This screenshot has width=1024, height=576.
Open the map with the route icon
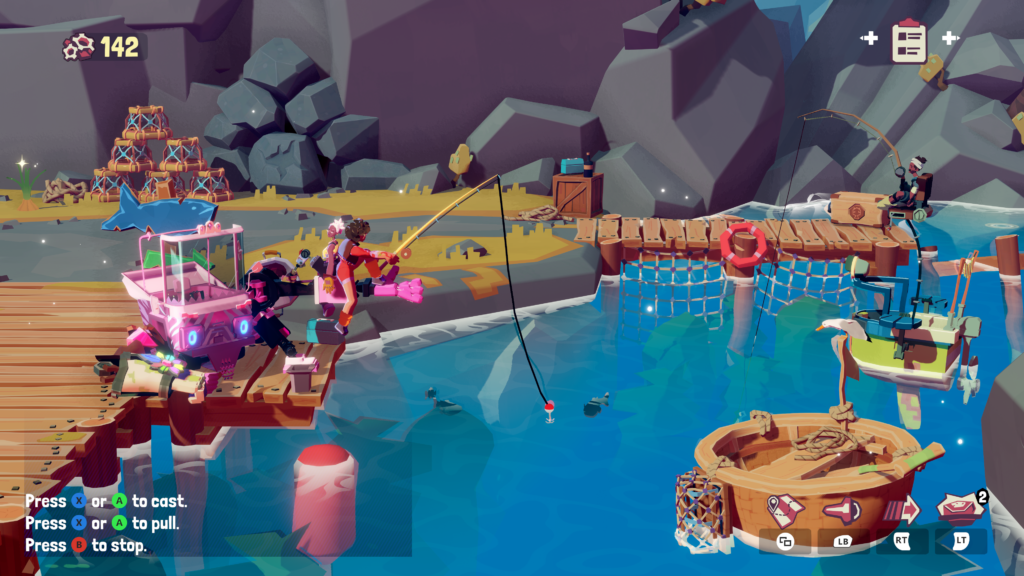[x=785, y=509]
